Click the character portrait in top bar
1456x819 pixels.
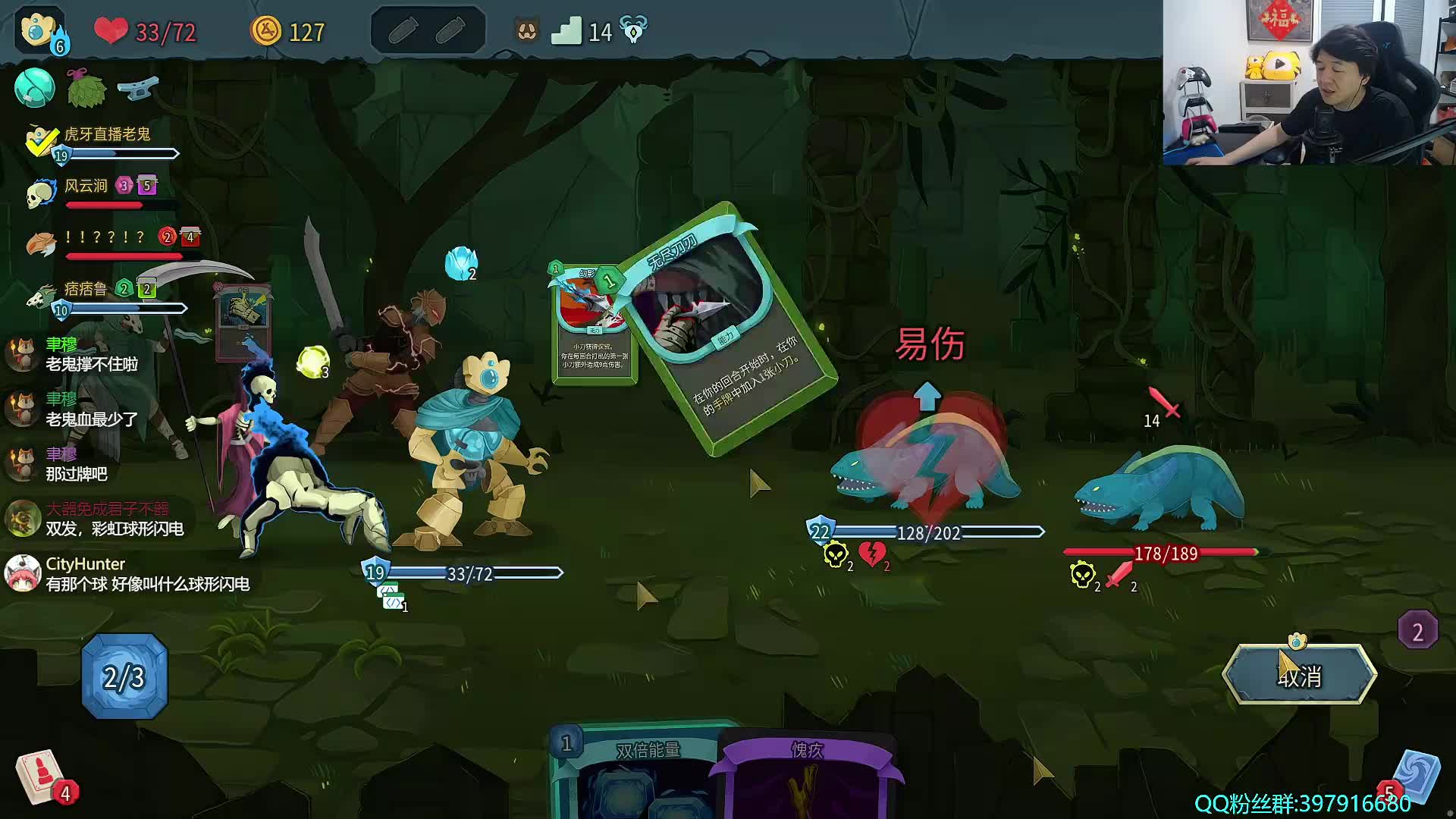tap(39, 32)
